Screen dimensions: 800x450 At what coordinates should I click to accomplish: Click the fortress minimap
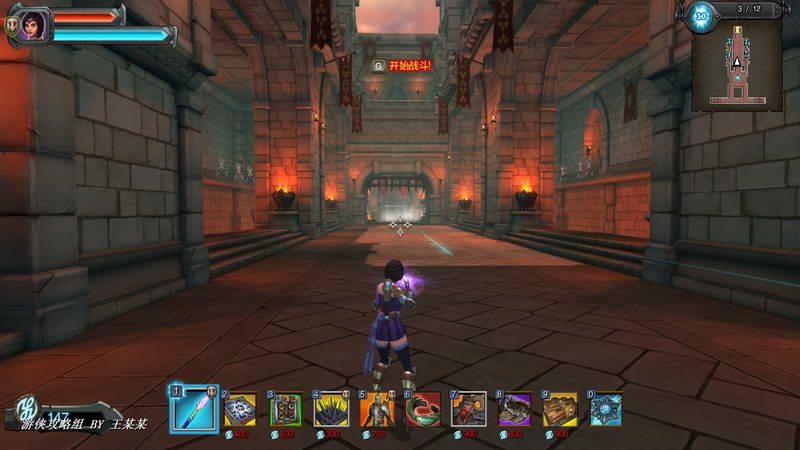click(737, 62)
